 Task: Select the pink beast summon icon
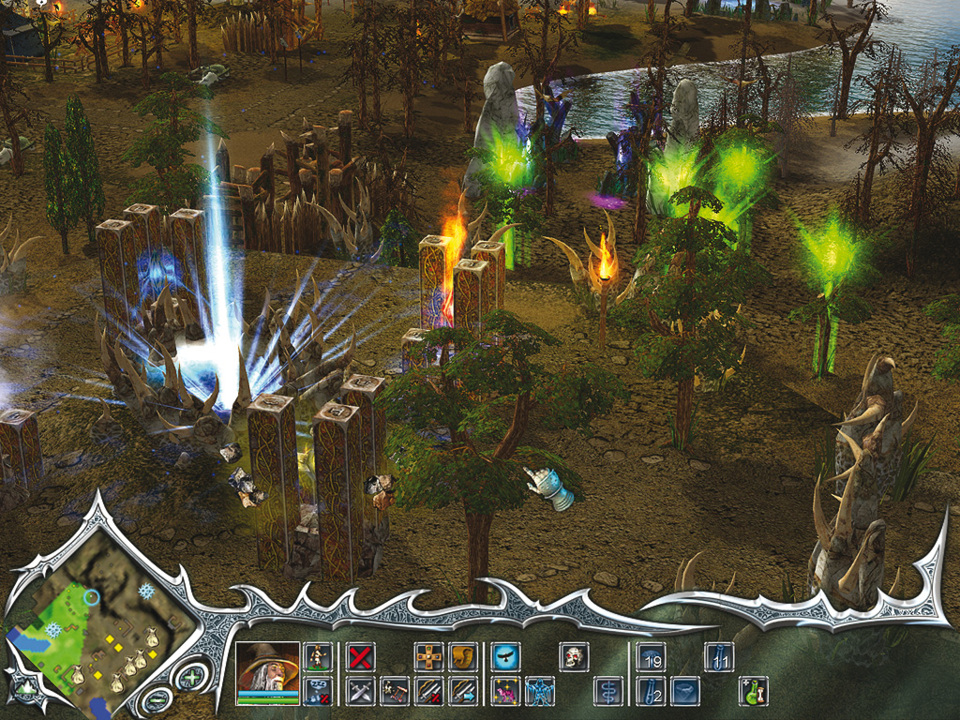(x=505, y=690)
